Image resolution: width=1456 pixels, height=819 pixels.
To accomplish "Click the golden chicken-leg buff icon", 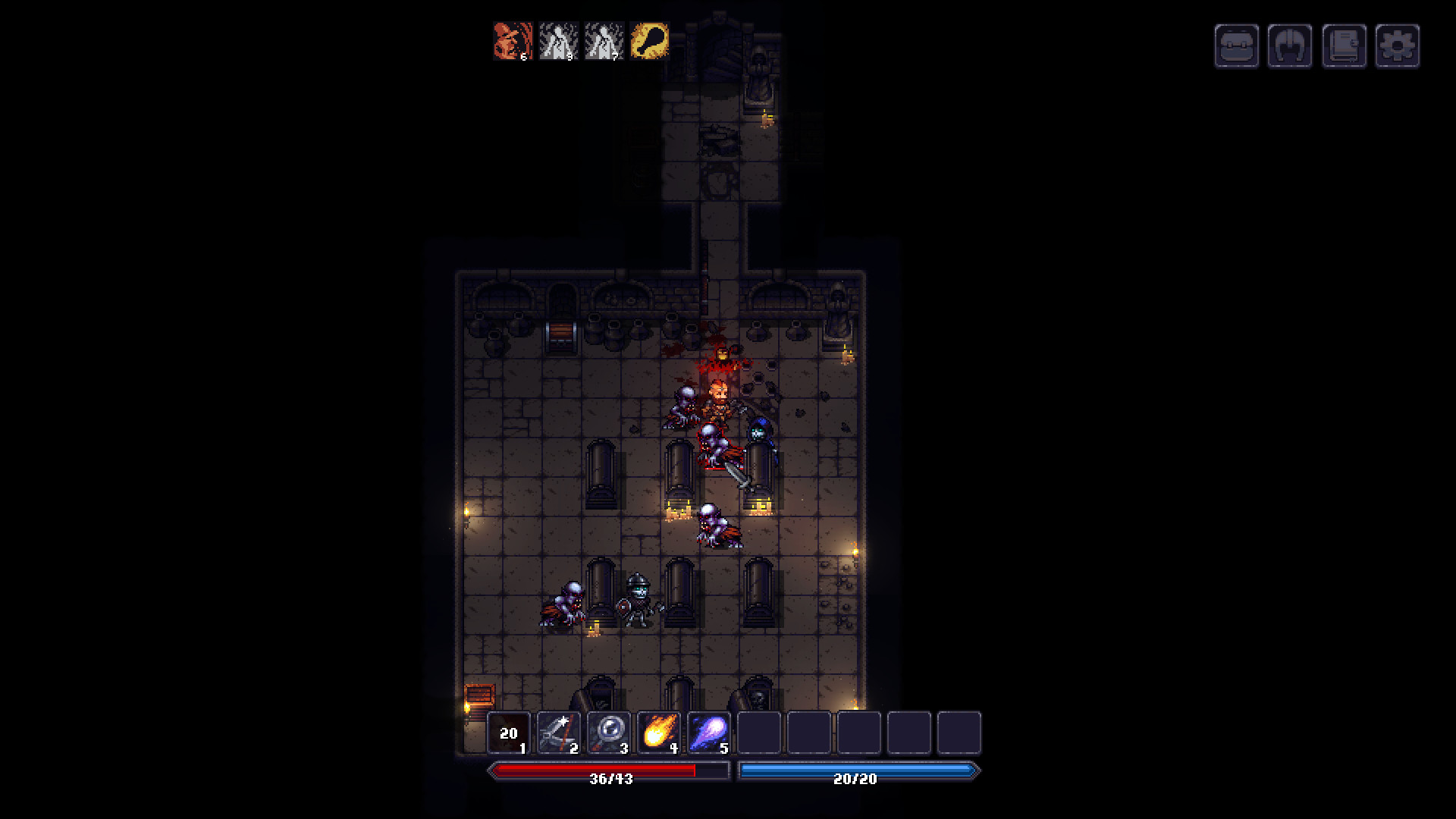I will tap(651, 42).
